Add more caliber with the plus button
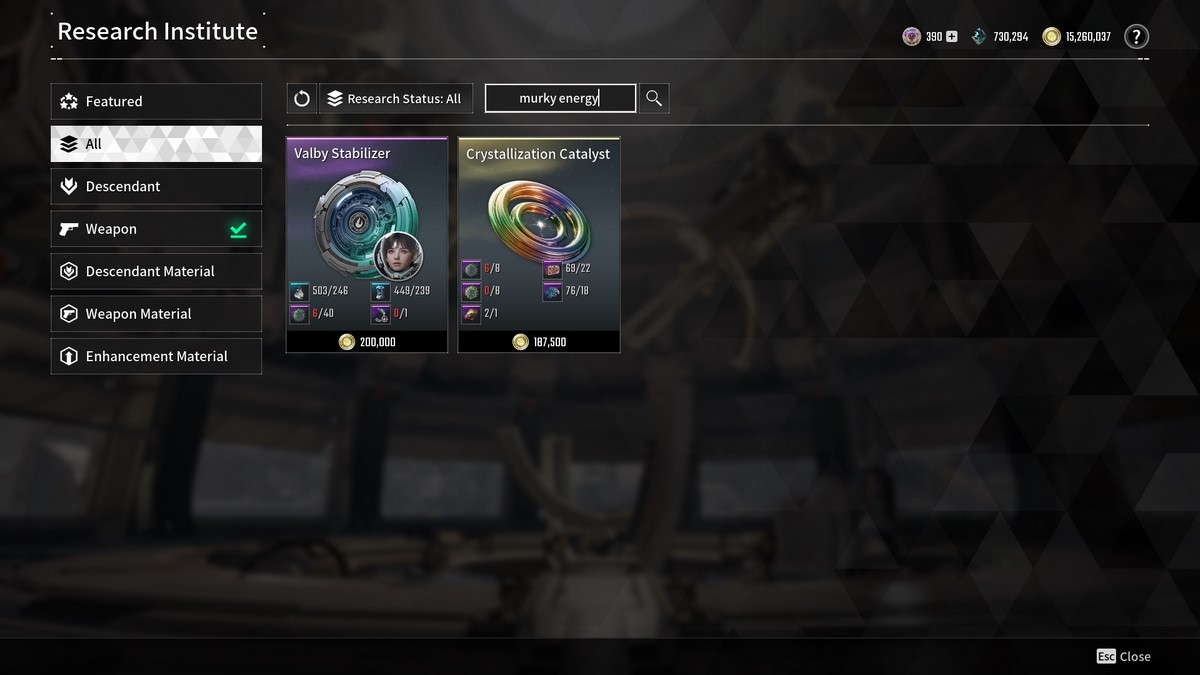1200x675 pixels. click(x=951, y=37)
